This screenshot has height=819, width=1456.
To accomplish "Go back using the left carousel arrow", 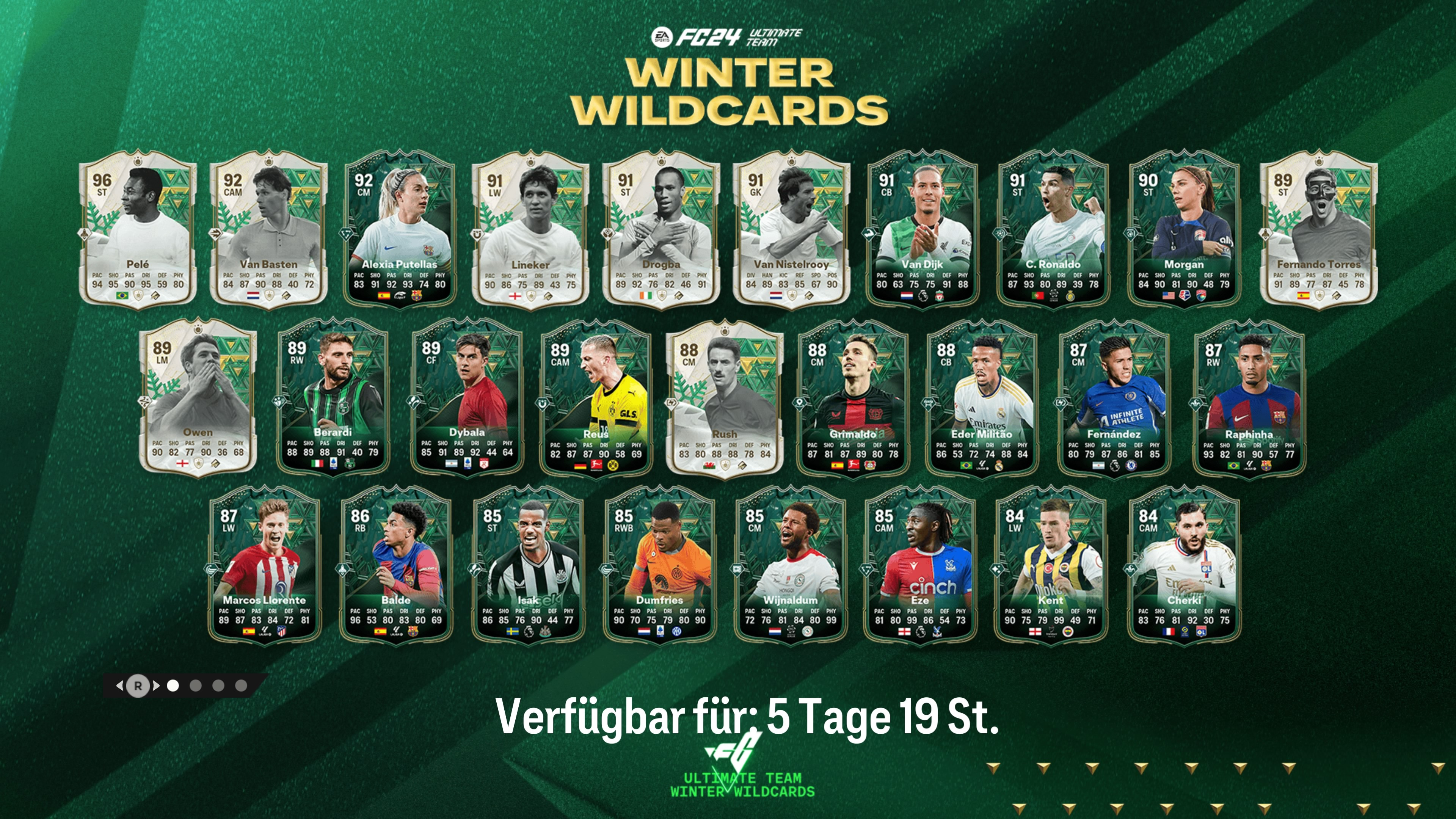I will [x=121, y=686].
